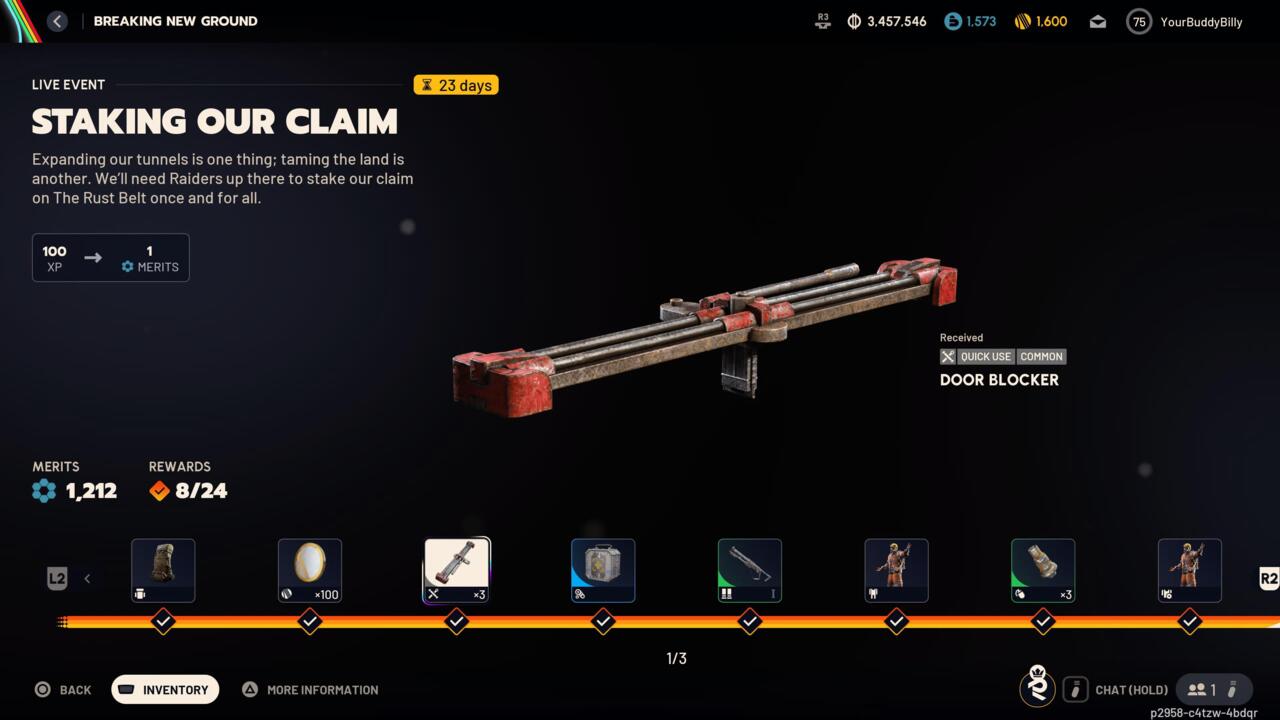The image size is (1280, 720).
Task: Open the Inventory
Action: pyautogui.click(x=165, y=689)
